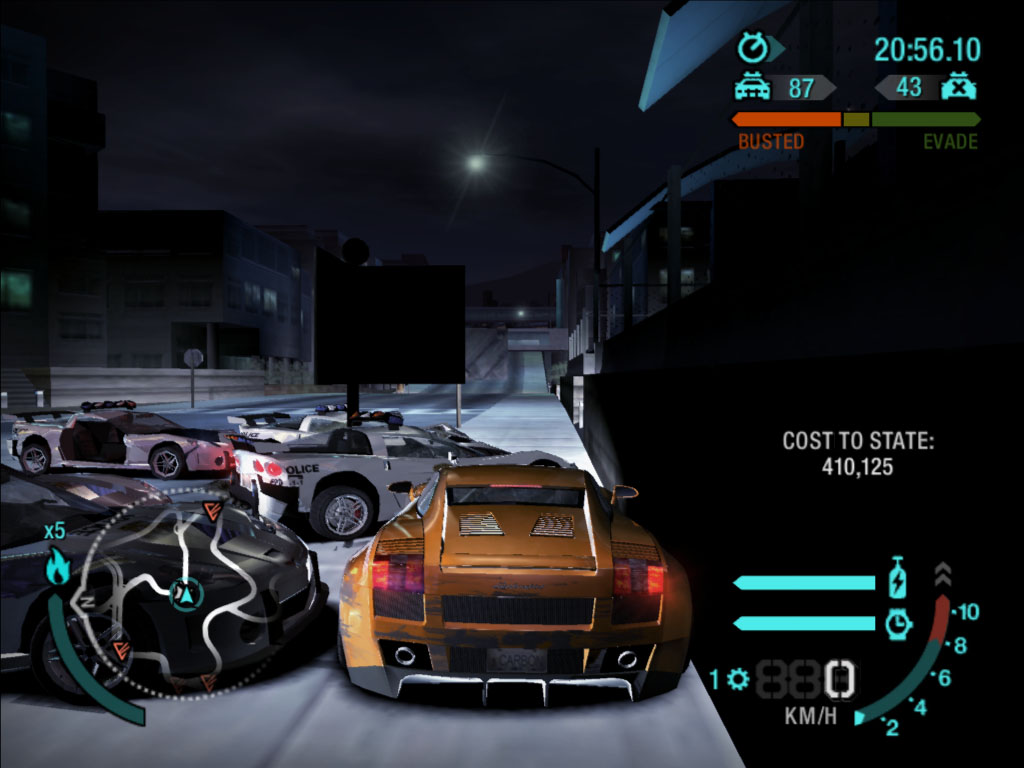
Task: Select the gear cog icon
Action: (739, 680)
